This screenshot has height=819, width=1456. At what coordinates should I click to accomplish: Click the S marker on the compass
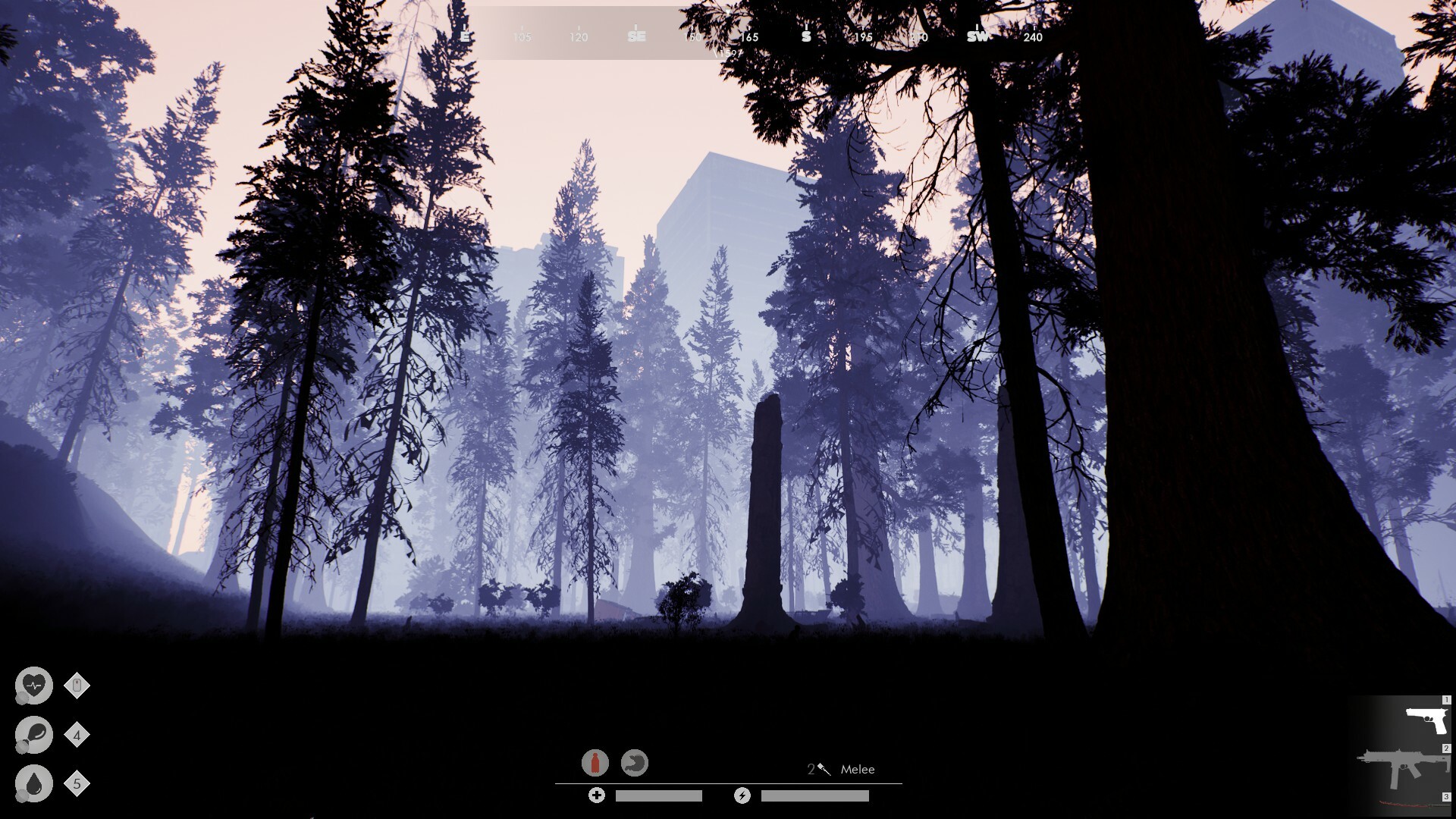(805, 36)
